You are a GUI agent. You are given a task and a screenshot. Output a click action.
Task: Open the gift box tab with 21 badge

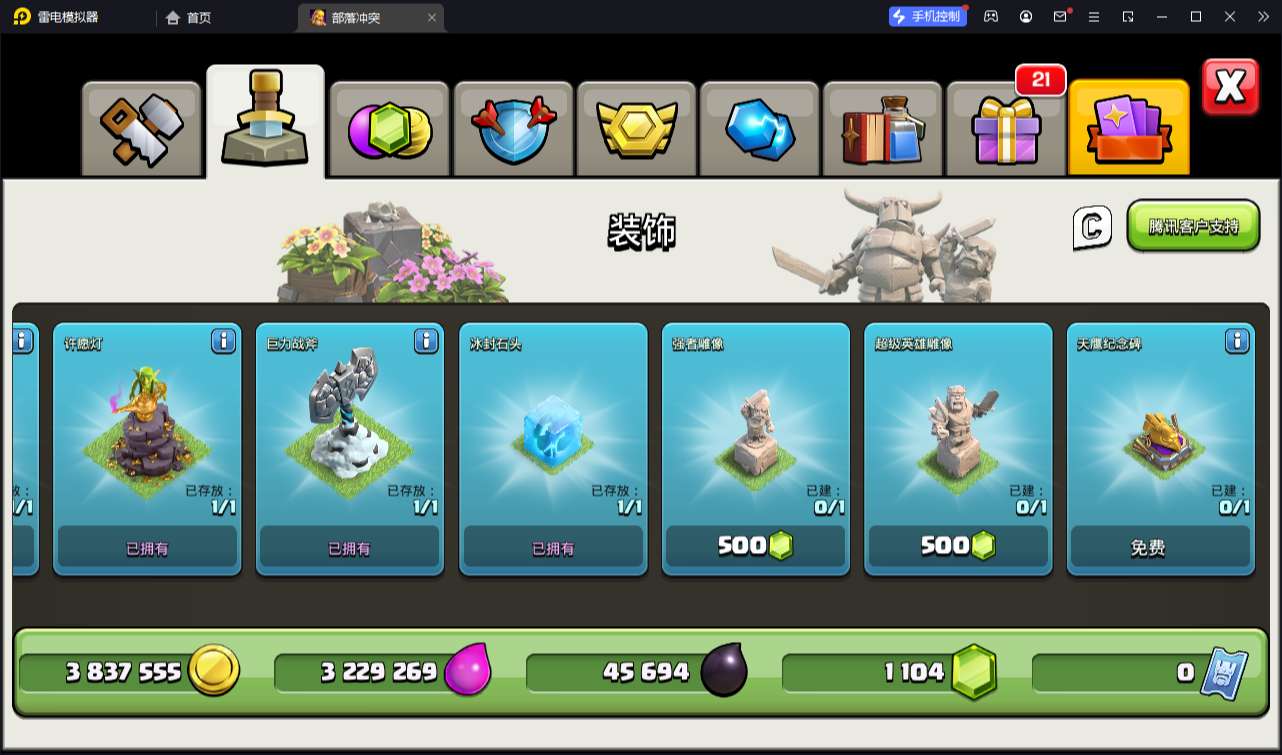tap(1005, 130)
